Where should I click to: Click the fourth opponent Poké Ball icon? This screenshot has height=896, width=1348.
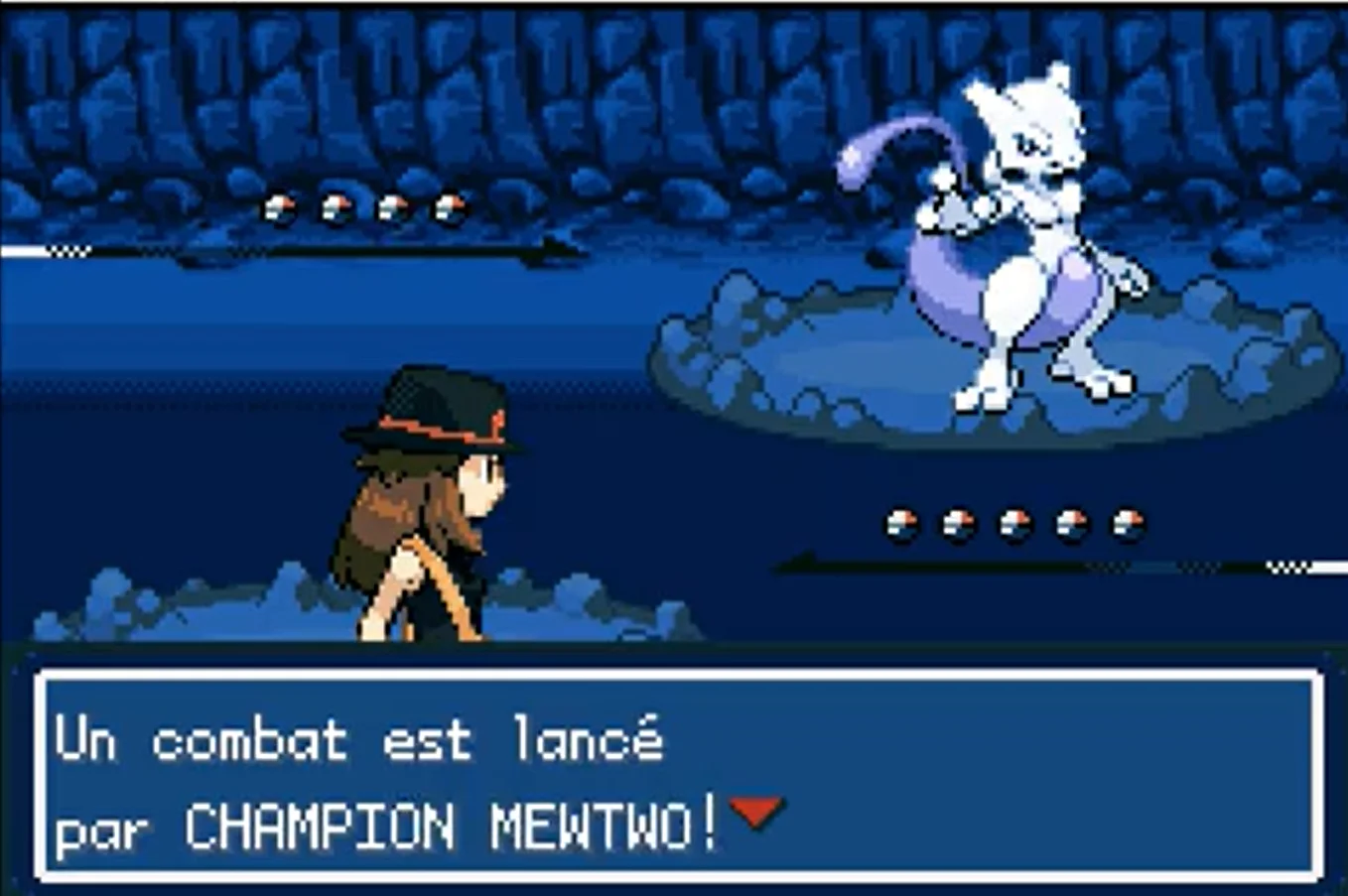tap(451, 205)
